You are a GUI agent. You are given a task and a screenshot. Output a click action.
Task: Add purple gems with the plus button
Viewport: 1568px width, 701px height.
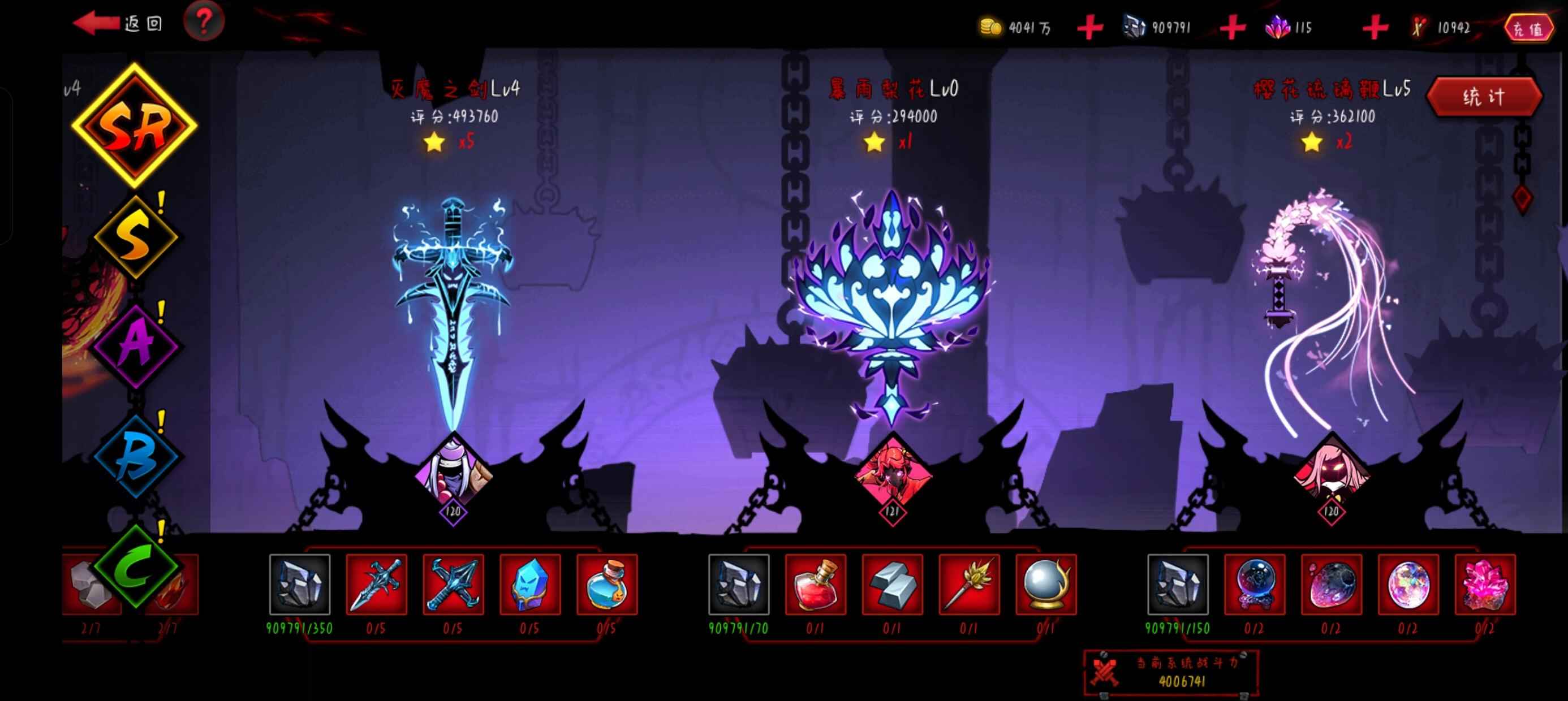coord(1375,28)
